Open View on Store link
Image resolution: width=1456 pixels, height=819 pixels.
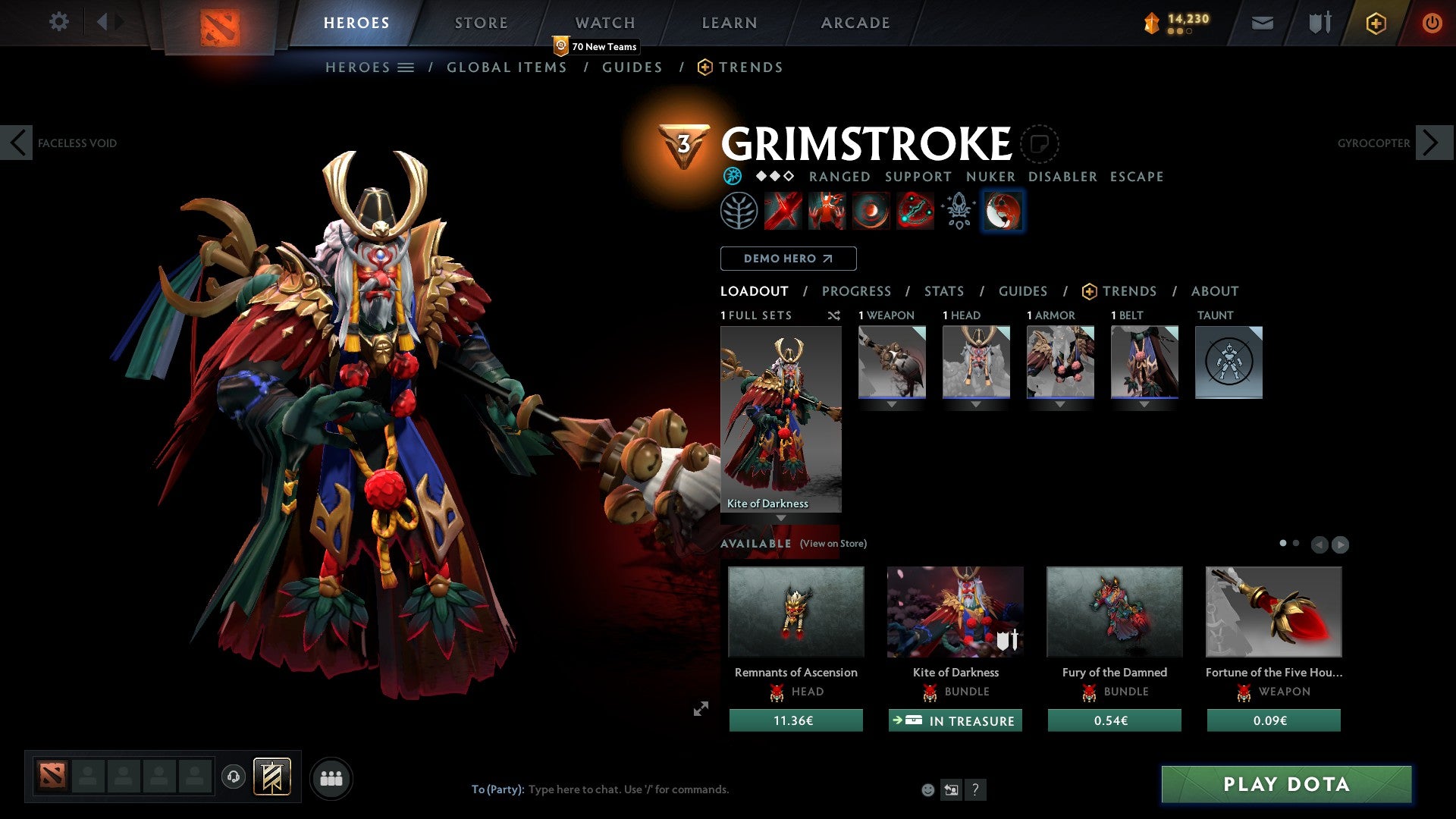point(832,544)
